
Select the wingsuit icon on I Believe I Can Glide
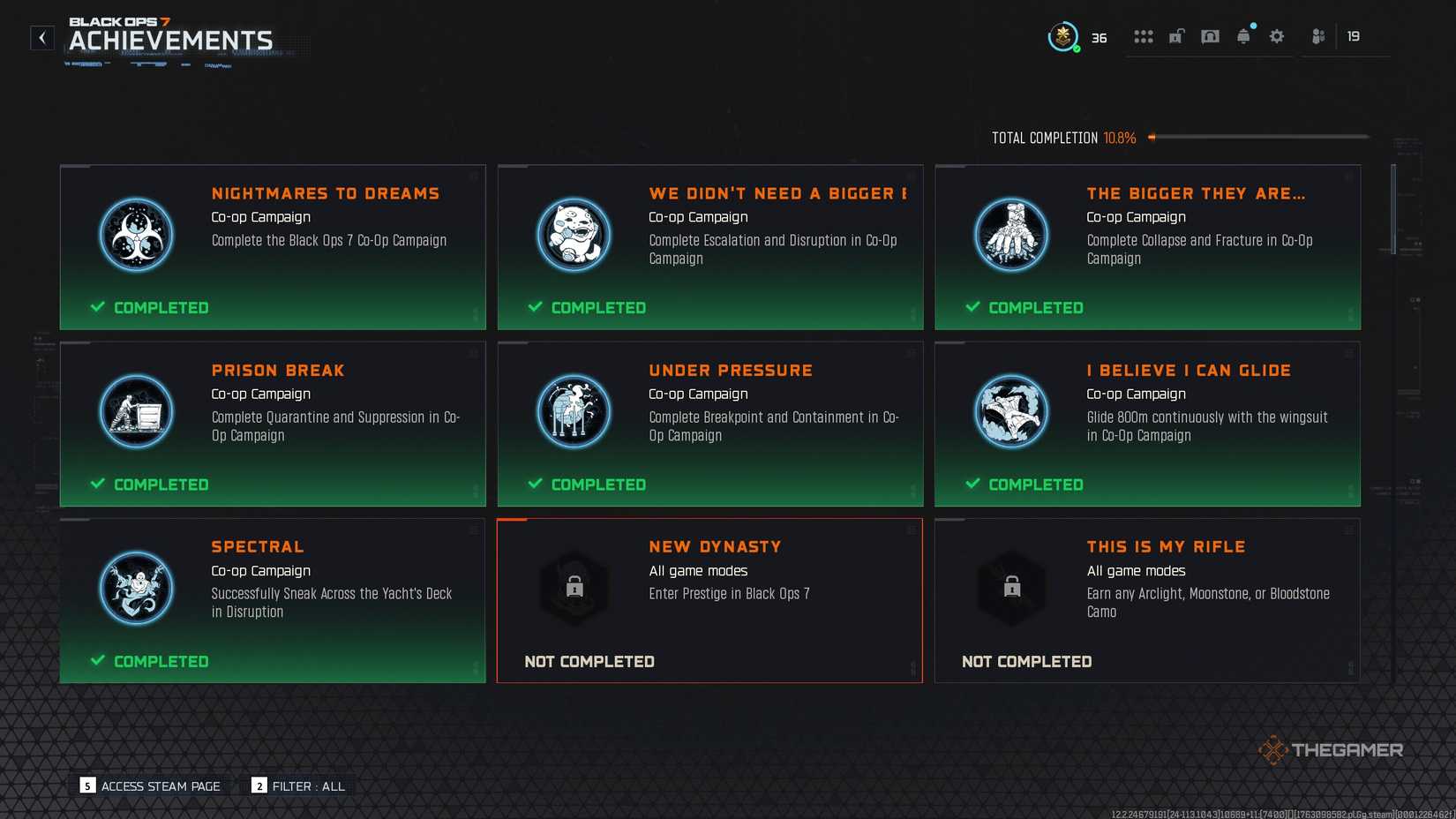(1011, 411)
